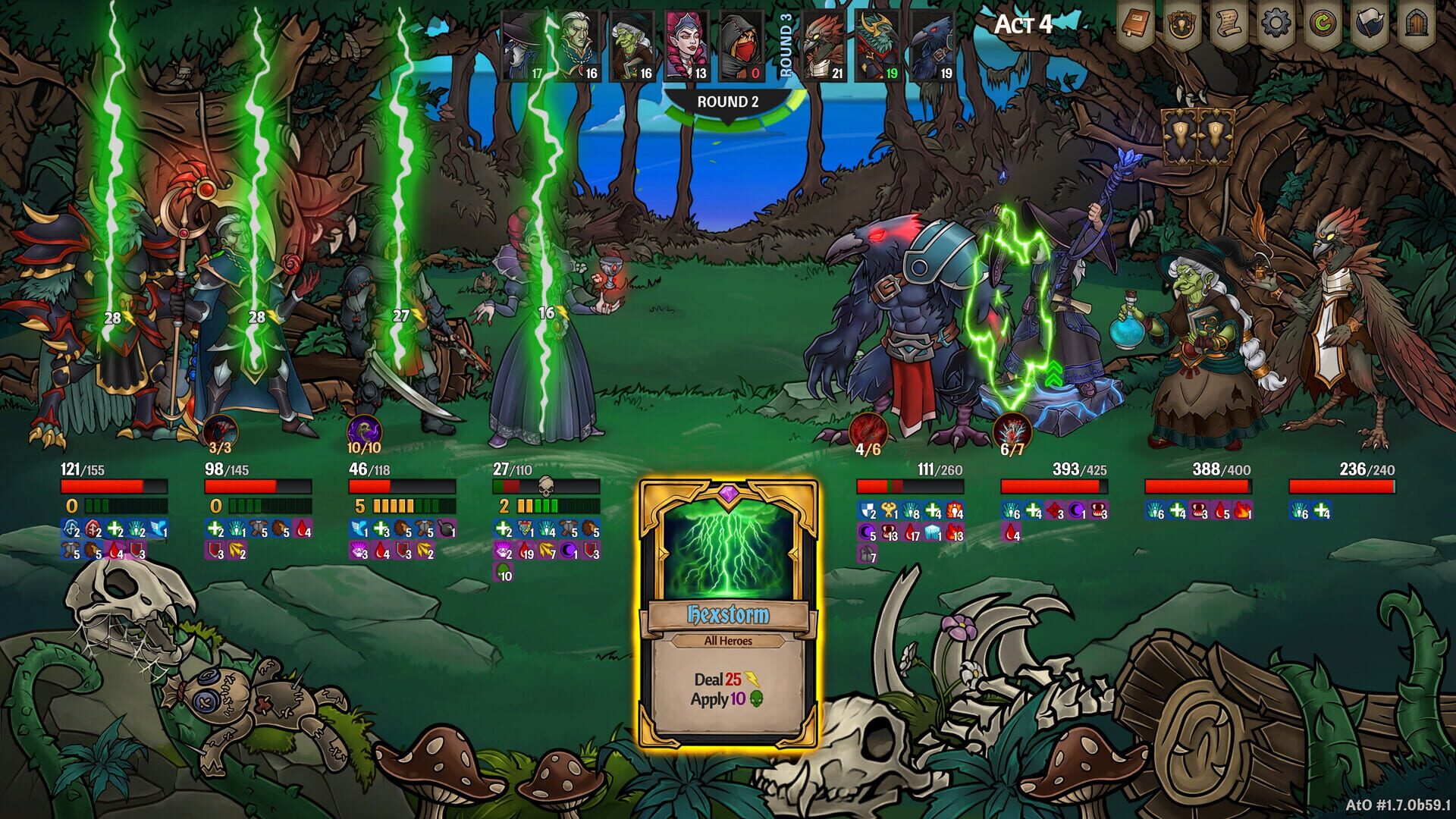Open the party crest emblem panel
The width and height of the screenshot is (1456, 819).
(x=1181, y=24)
